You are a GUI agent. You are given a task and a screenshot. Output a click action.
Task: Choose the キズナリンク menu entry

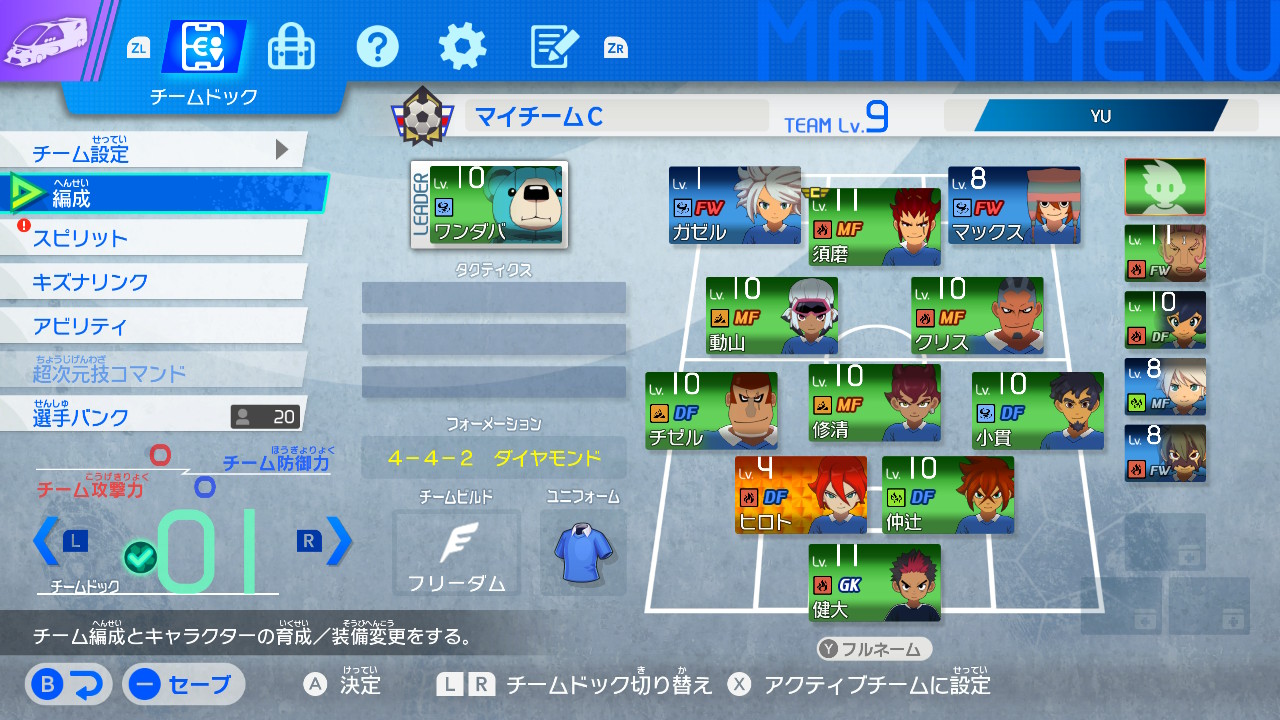click(x=150, y=282)
